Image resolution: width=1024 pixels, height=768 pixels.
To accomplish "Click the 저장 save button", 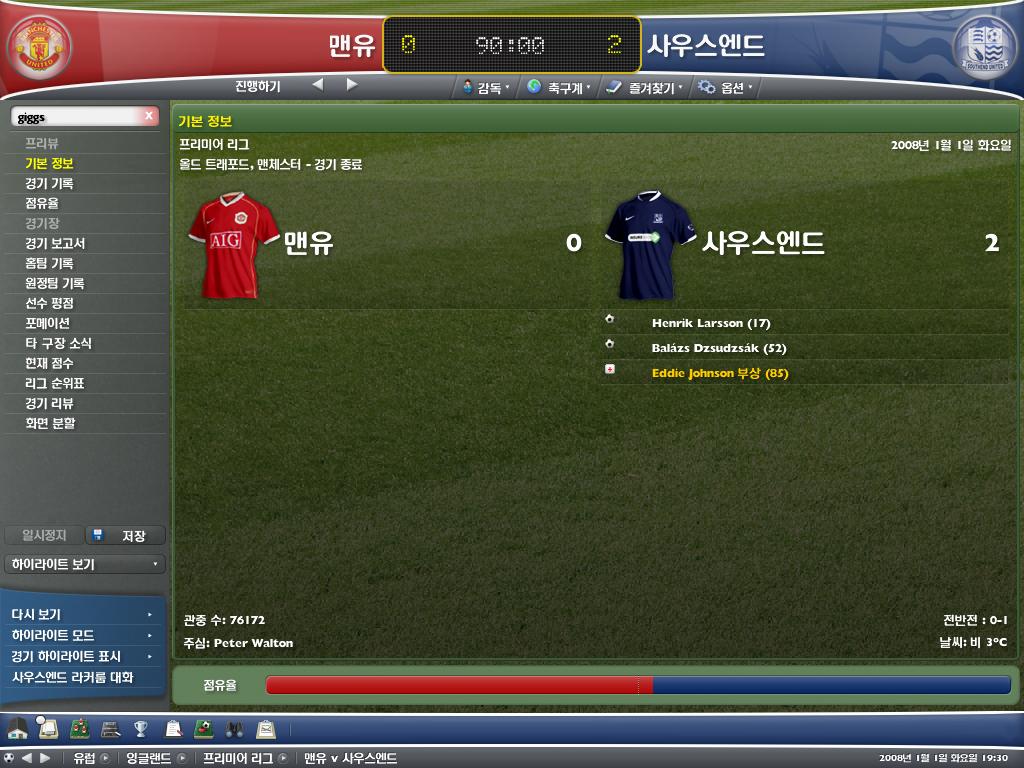I will [125, 536].
